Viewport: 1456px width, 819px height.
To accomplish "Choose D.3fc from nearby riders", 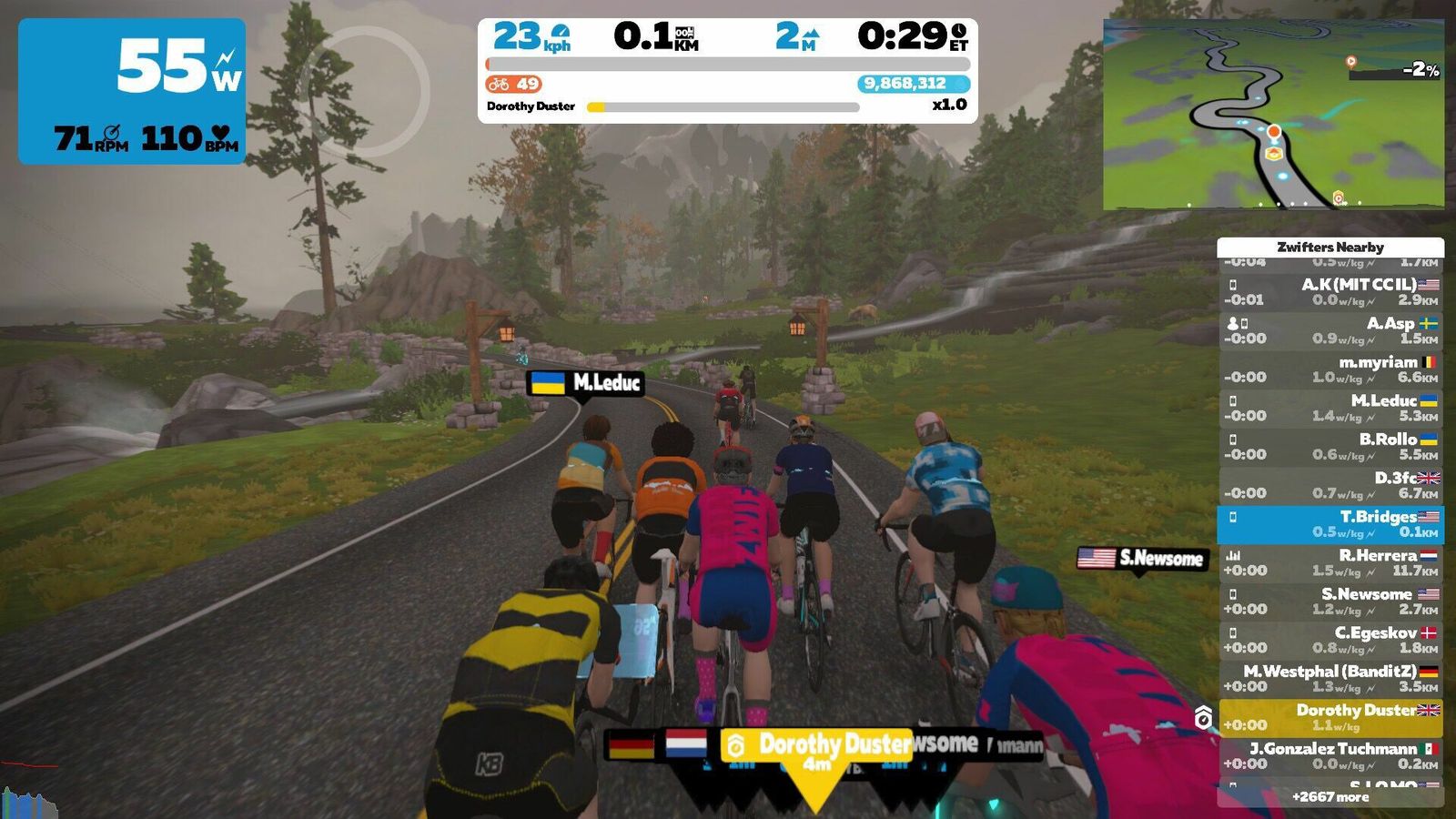I will [1330, 485].
